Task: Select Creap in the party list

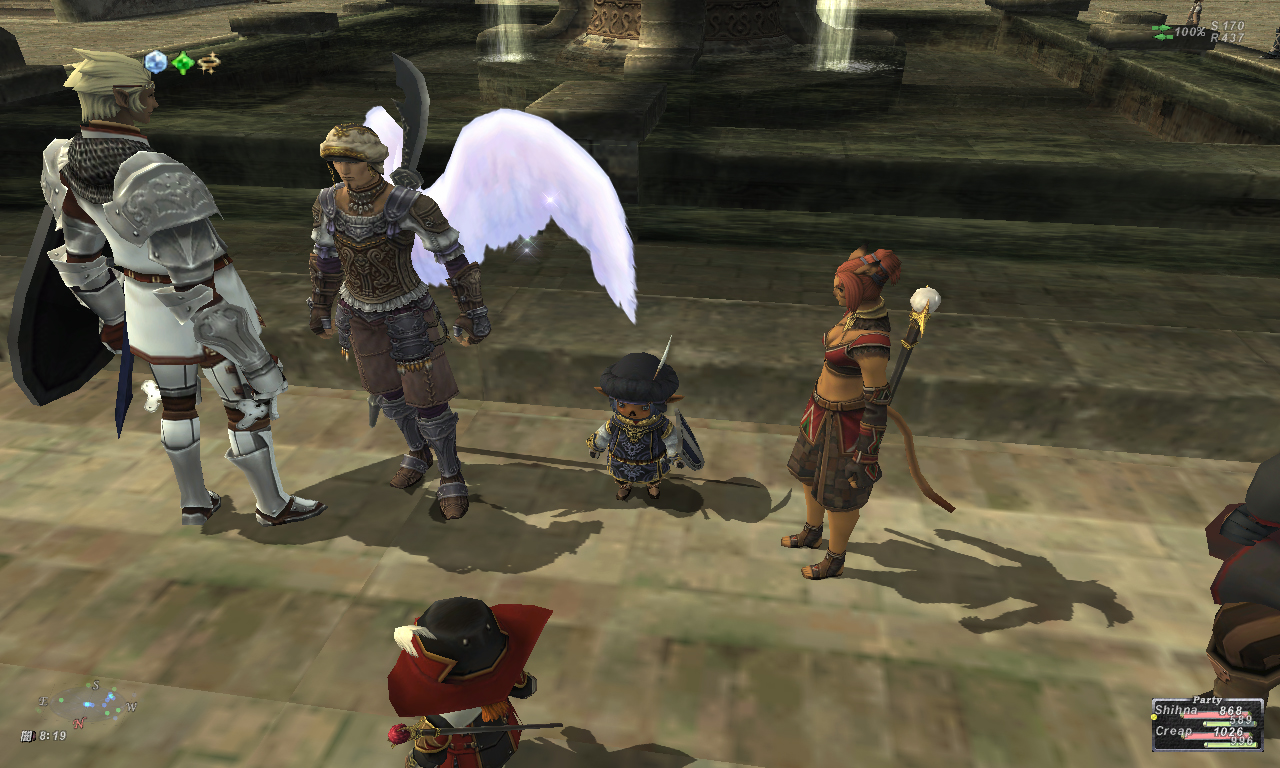Action: click(x=1172, y=731)
